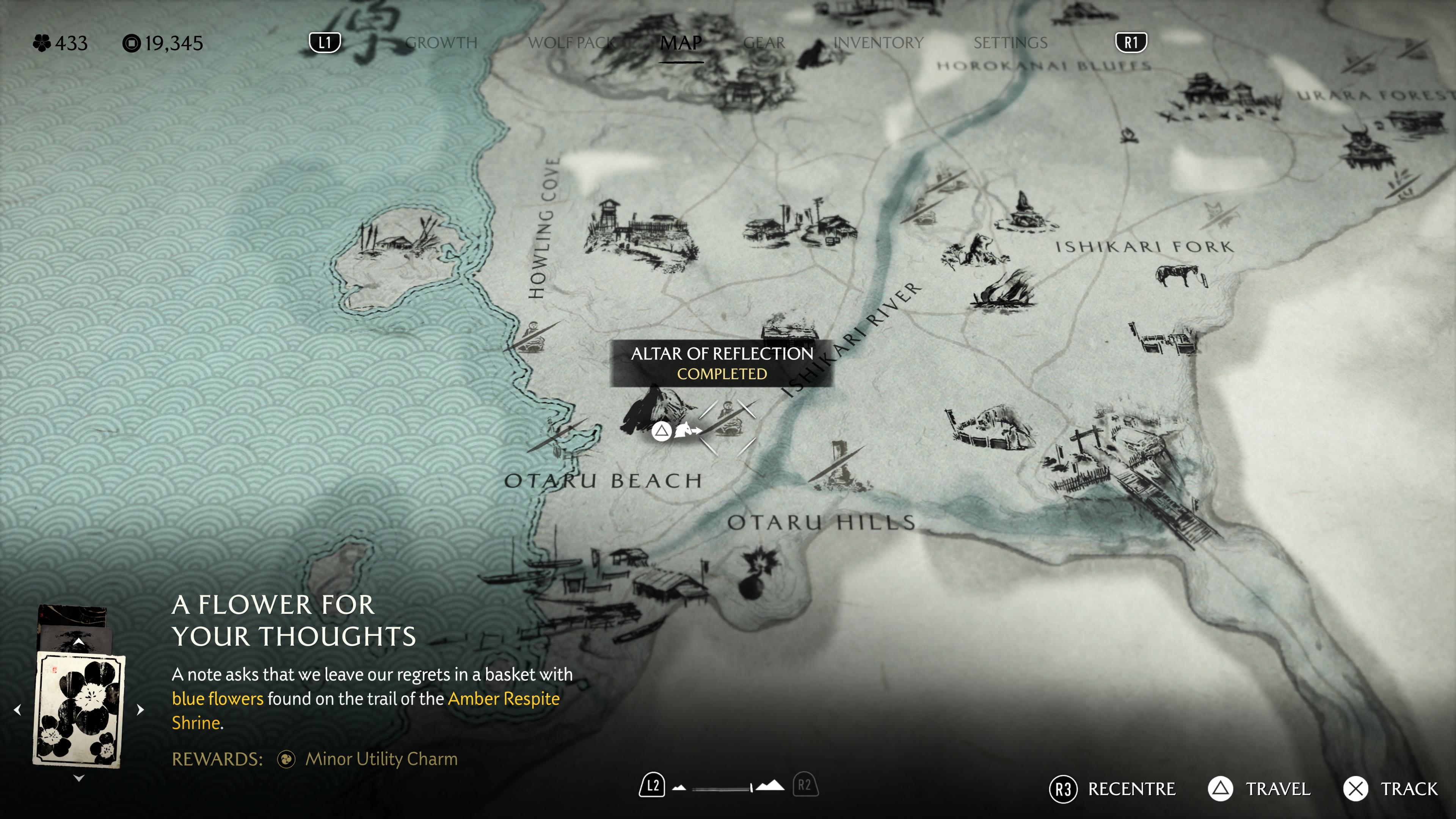Open the Inventory tab
The image size is (1456, 819).
[878, 43]
